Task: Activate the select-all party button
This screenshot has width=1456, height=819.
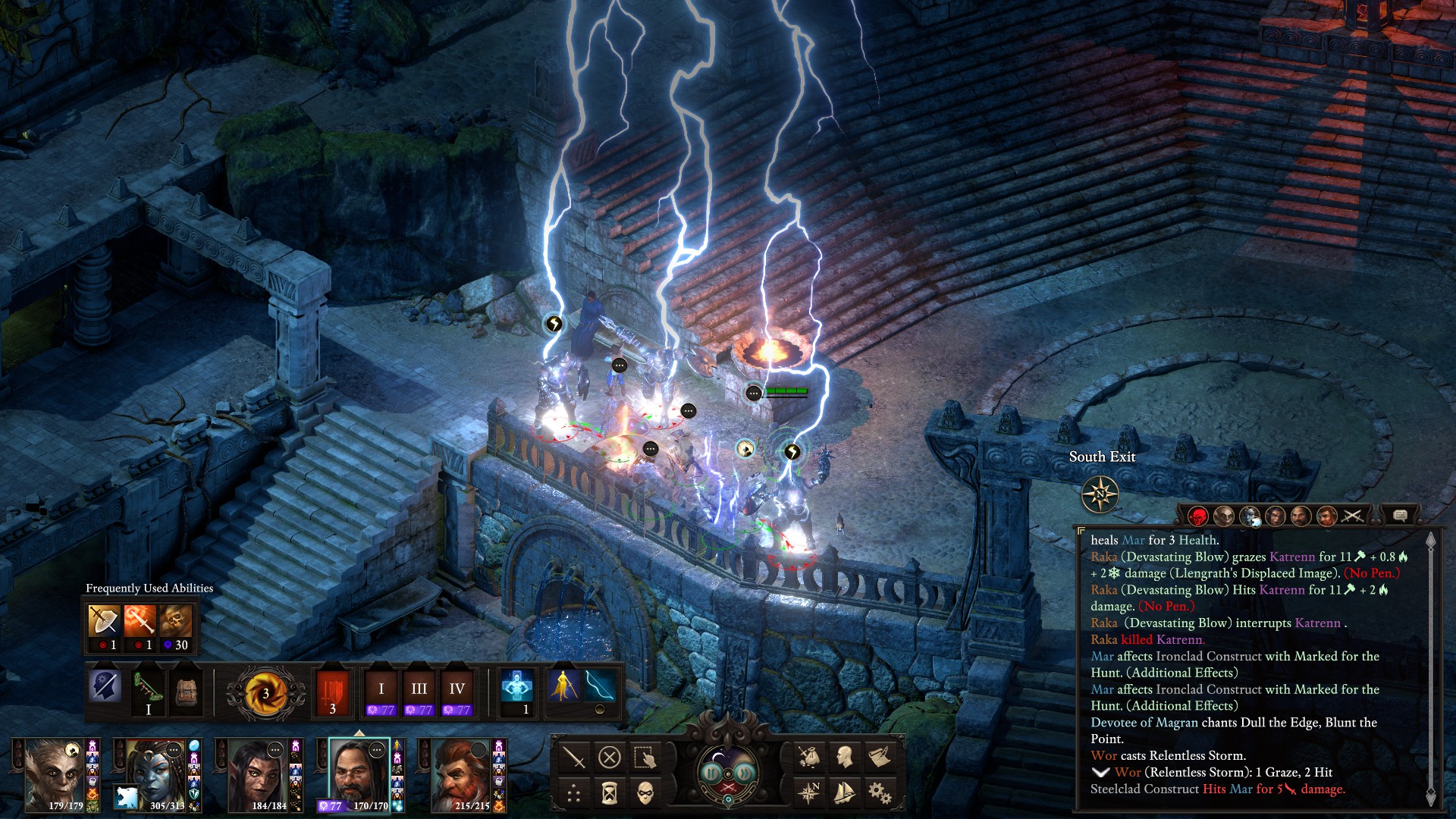Action: point(645,757)
